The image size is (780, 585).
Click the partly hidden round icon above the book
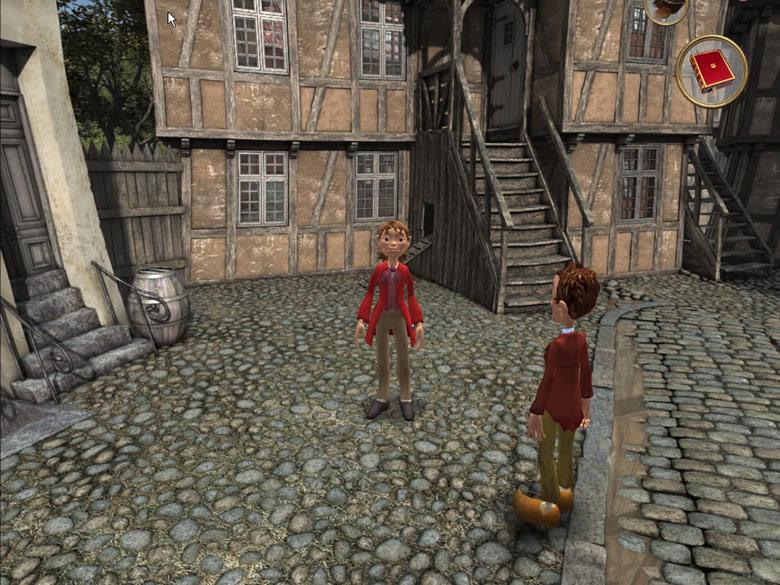(667, 9)
